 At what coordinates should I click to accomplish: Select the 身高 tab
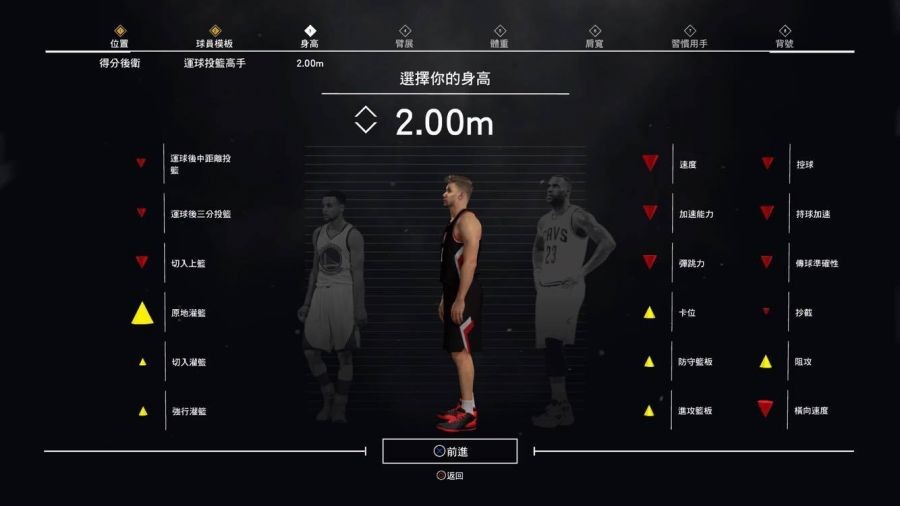pyautogui.click(x=310, y=38)
